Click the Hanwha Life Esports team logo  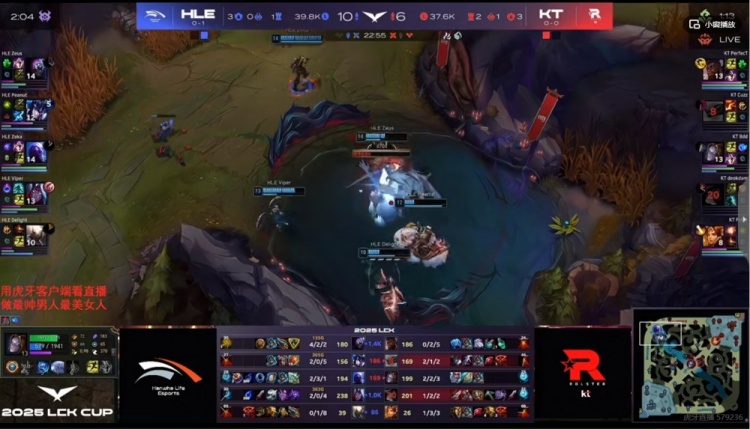(167, 372)
